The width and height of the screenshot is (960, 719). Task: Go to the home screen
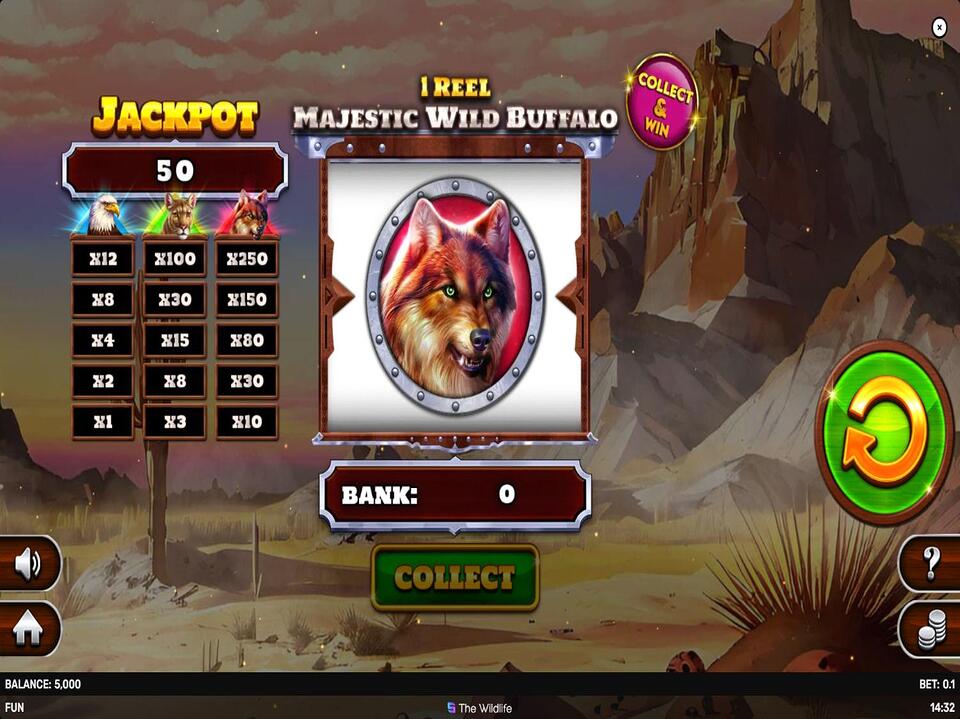point(27,629)
